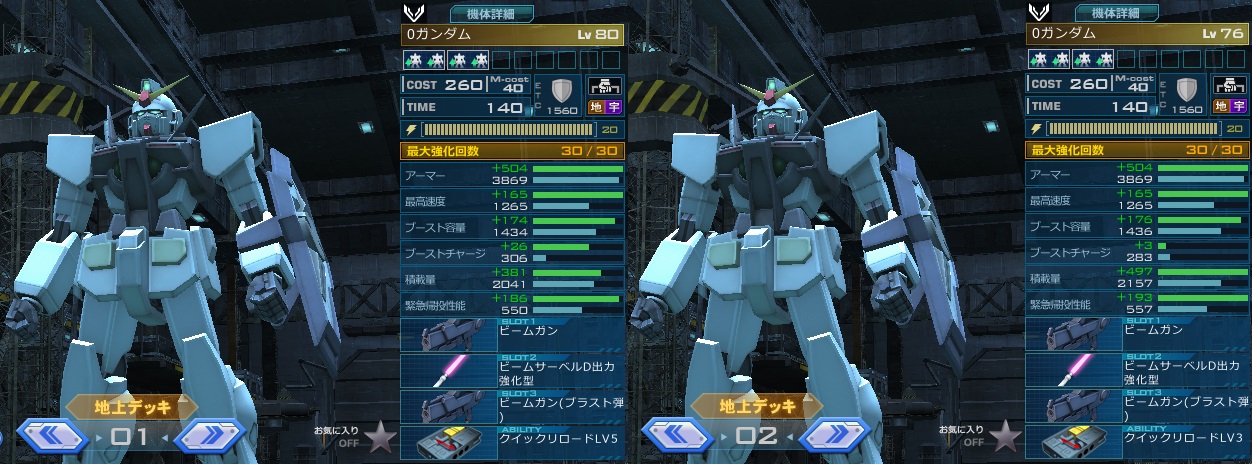
Task: Select the クイックリロードLV5 ability slot
Action: click(511, 442)
